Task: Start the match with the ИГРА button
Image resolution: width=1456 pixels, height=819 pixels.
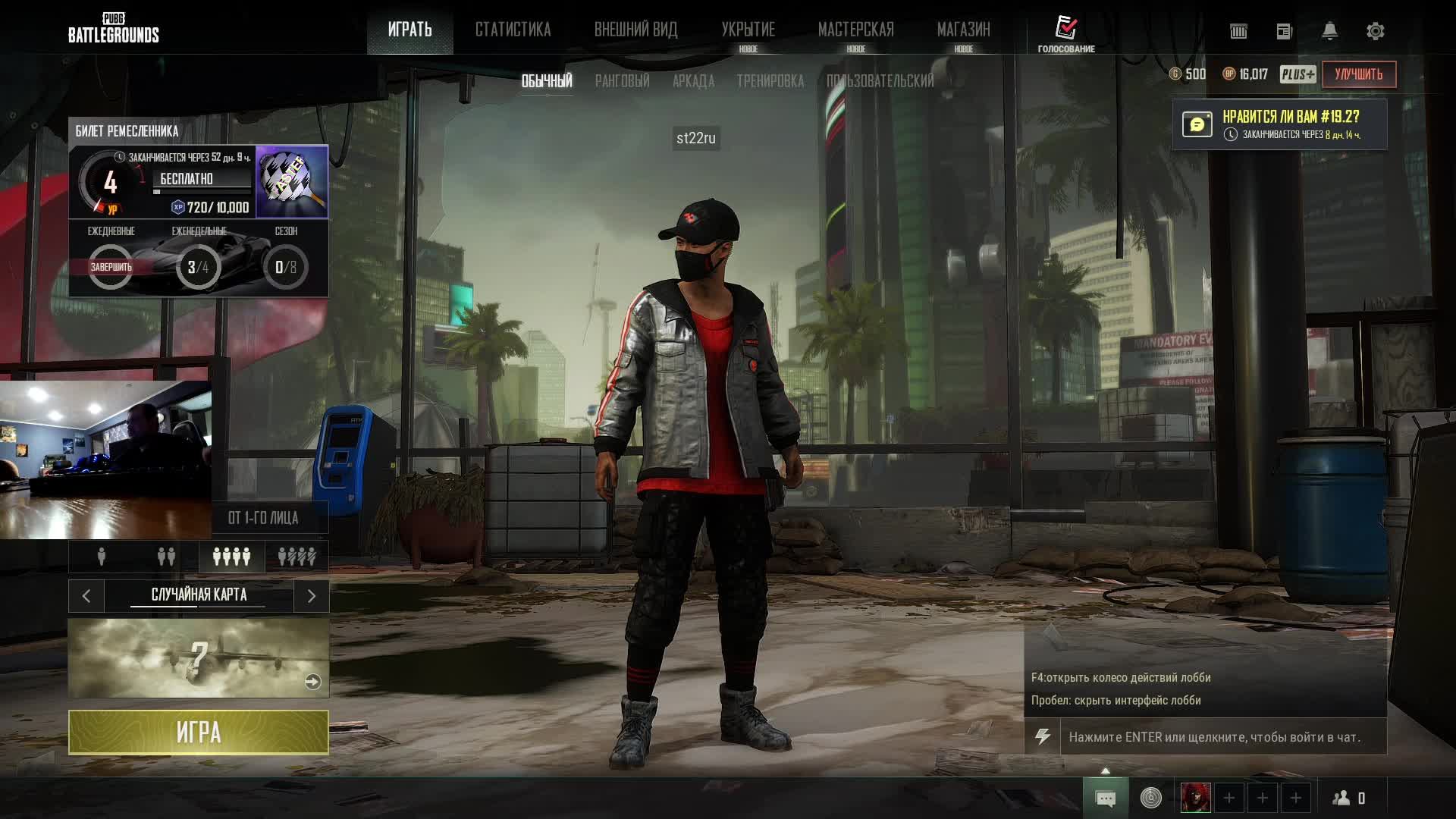Action: 198,732
